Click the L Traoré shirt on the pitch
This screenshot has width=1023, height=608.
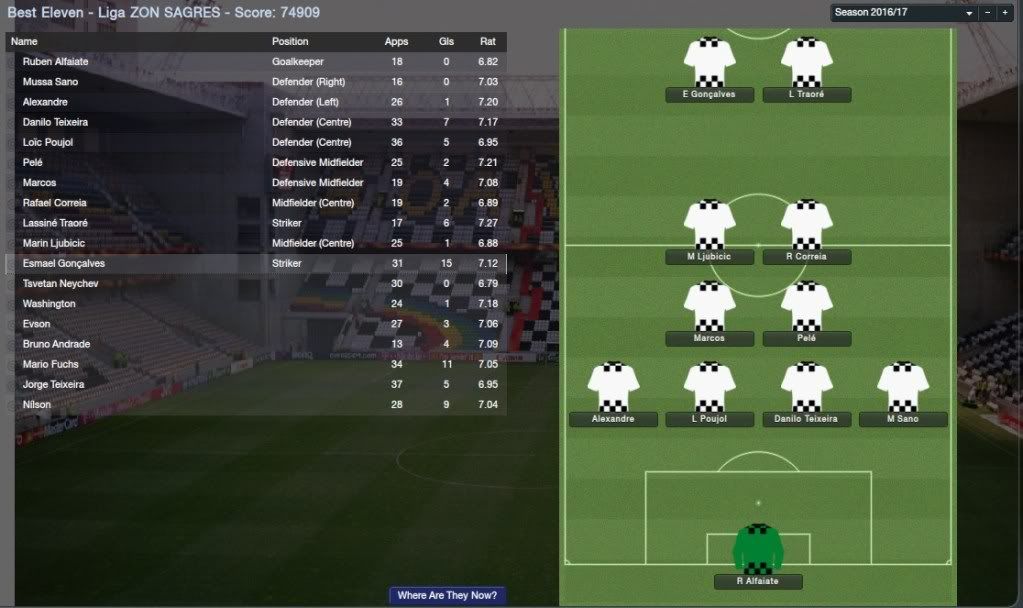click(806, 62)
